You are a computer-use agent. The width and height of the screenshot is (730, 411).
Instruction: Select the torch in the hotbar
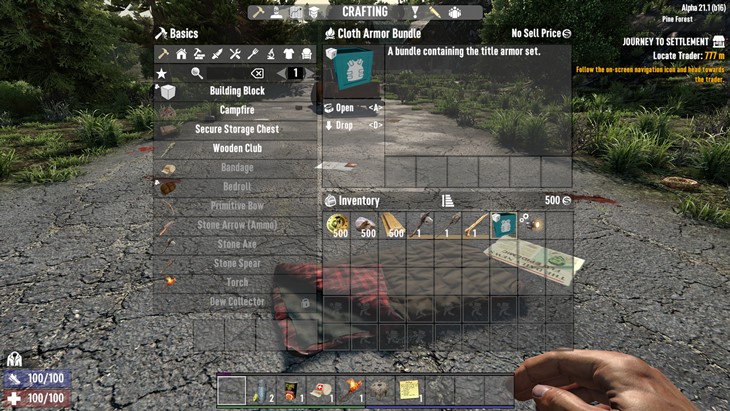click(350, 389)
